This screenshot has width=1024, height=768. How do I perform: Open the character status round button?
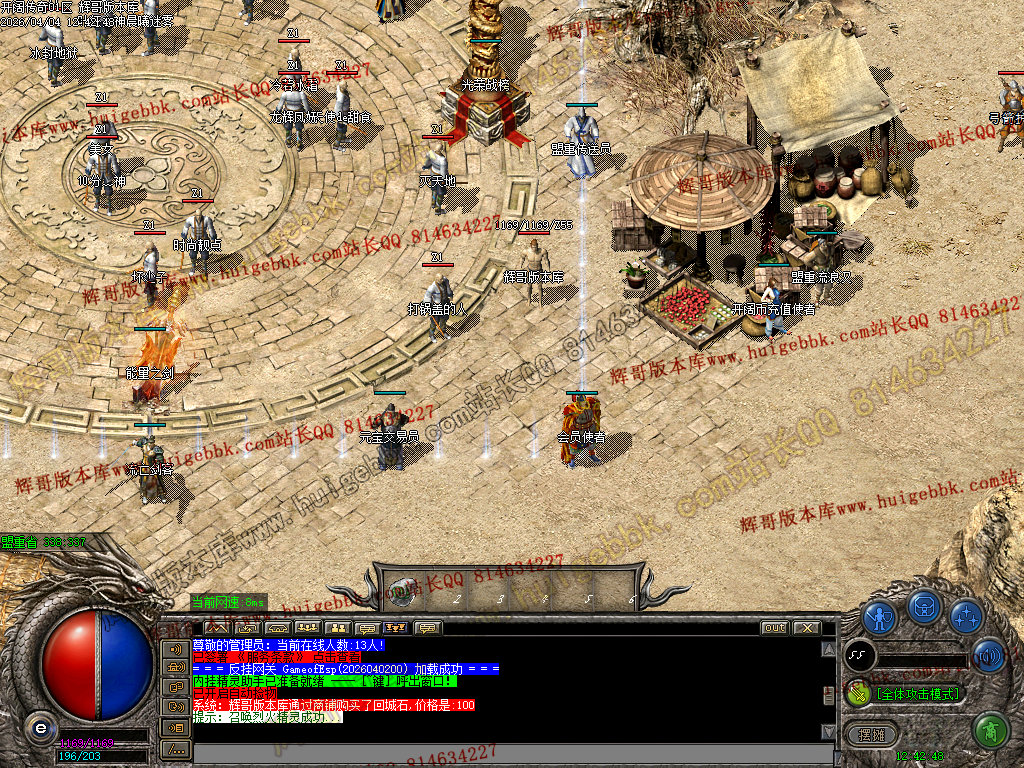pyautogui.click(x=879, y=616)
